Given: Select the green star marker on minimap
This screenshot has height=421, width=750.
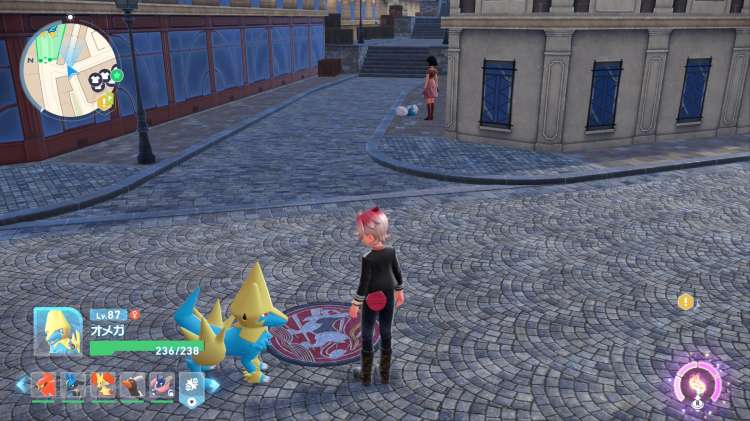Looking at the screenshot, I should [117, 75].
